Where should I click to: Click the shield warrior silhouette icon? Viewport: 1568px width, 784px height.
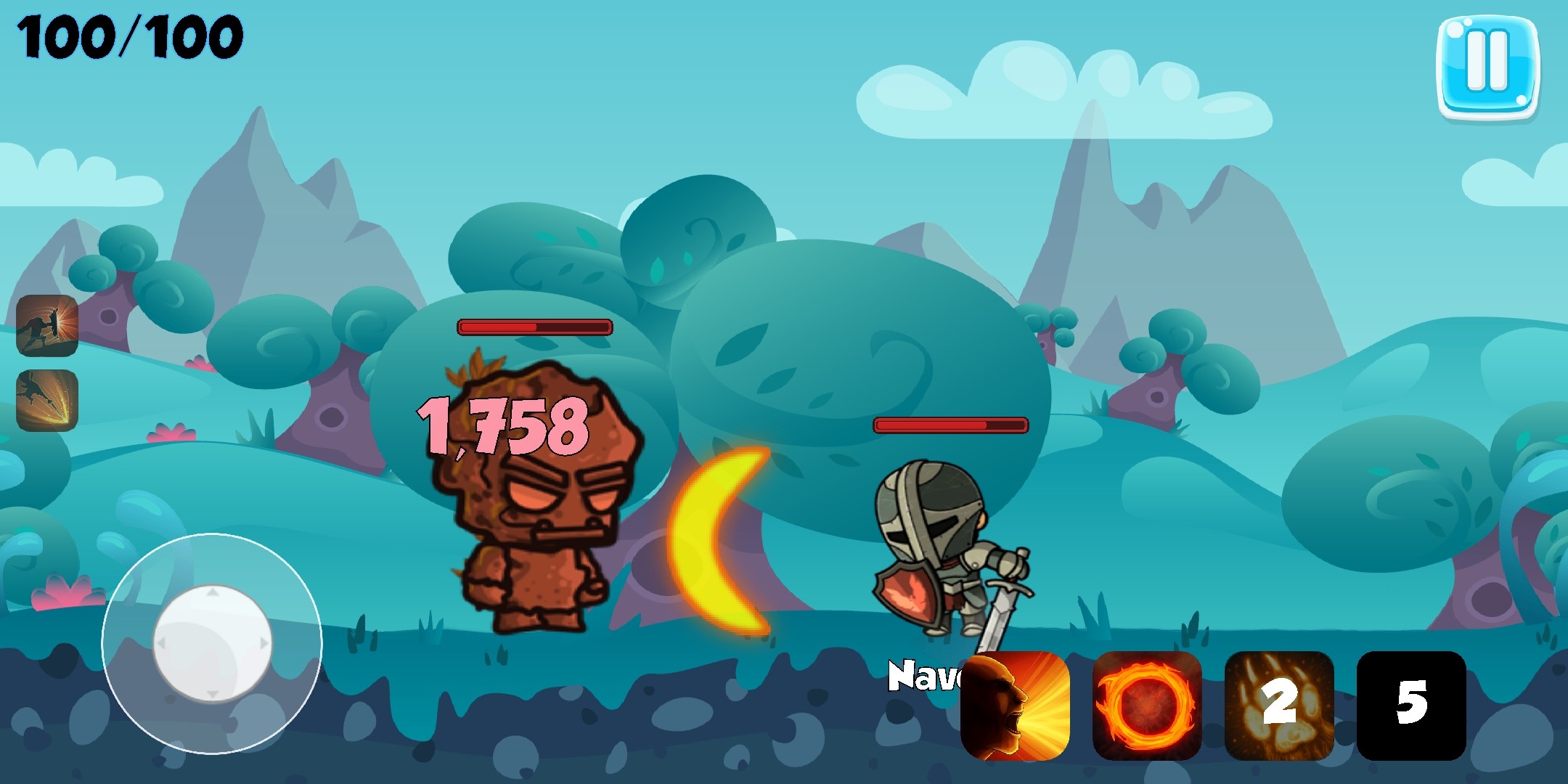click(47, 326)
